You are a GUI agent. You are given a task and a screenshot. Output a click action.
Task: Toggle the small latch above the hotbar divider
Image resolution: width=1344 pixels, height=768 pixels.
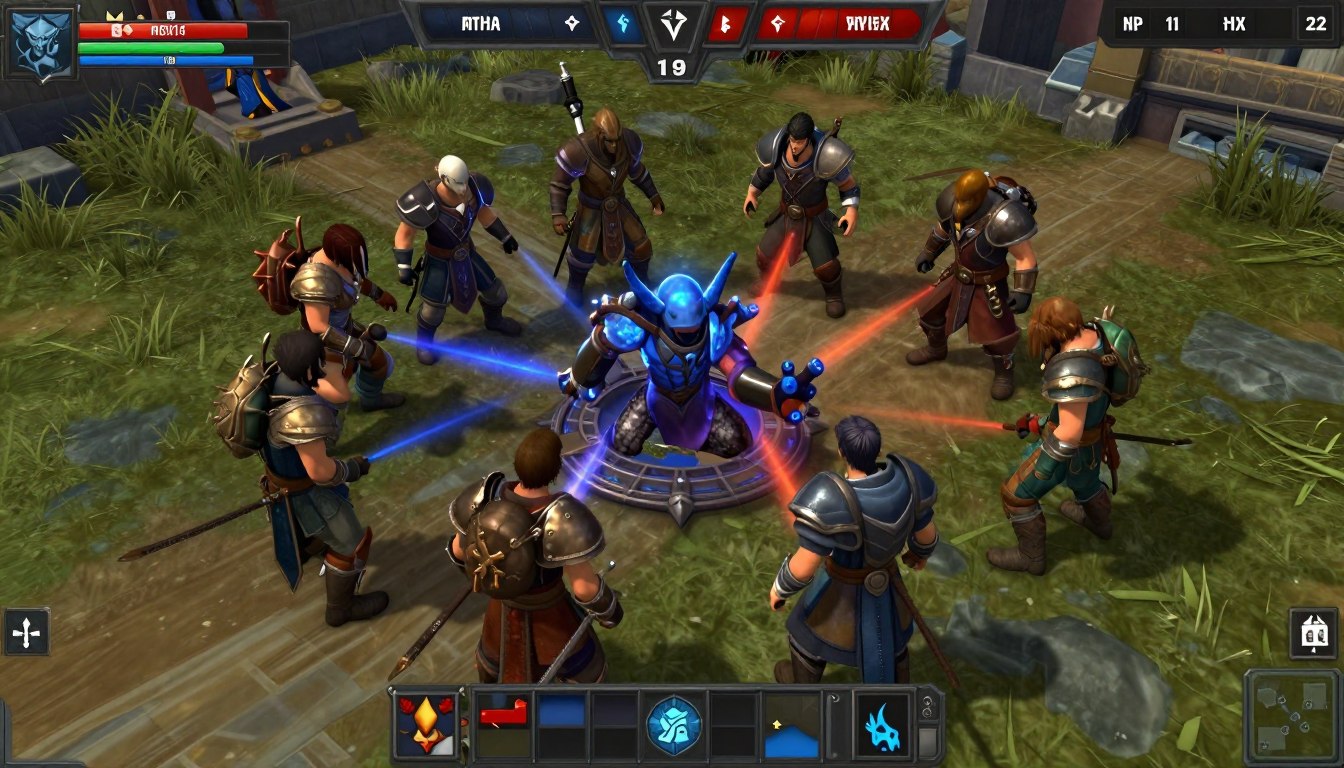pyautogui.click(x=833, y=698)
